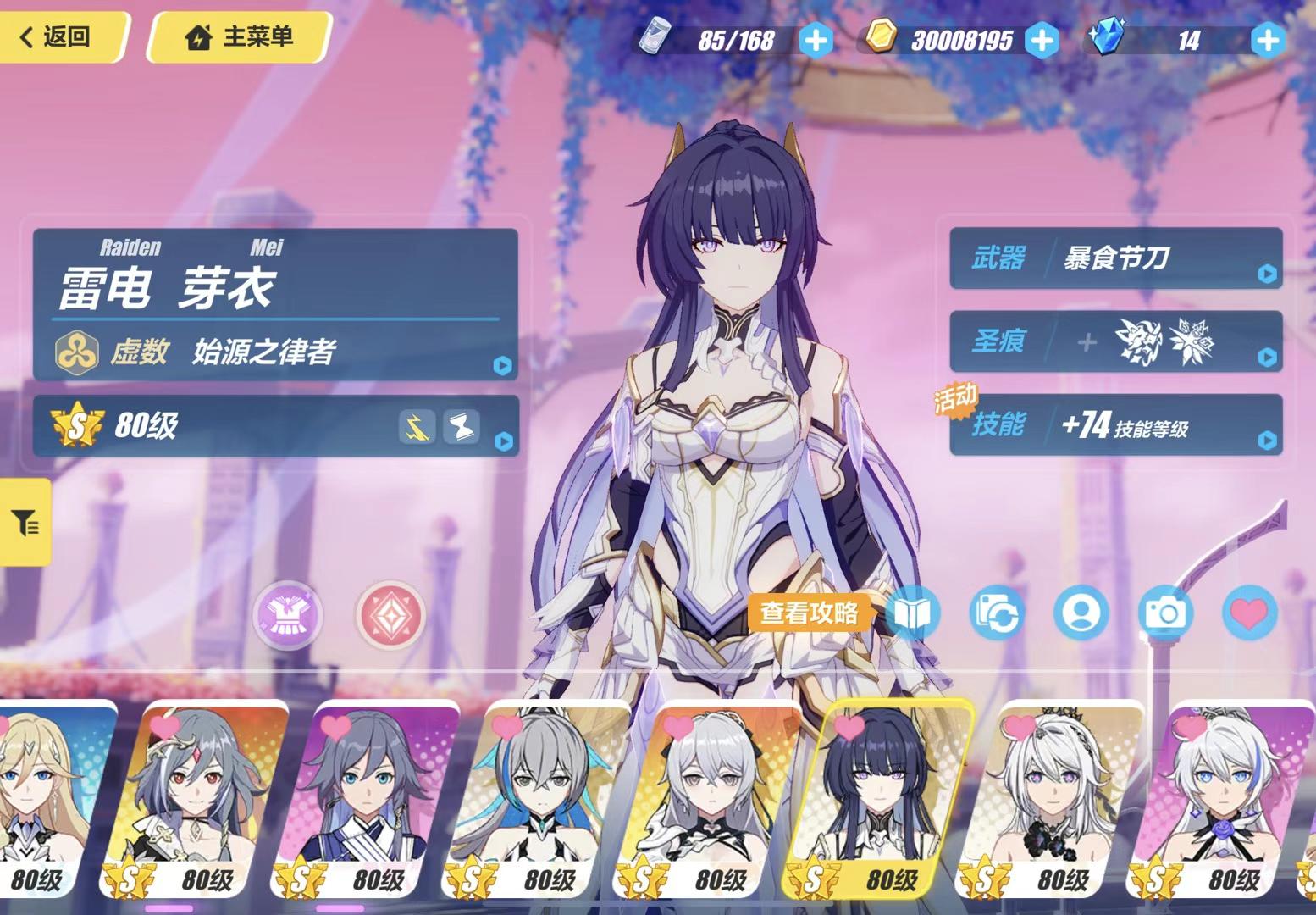Open the character profile icon
1316x915 pixels.
[1081, 613]
